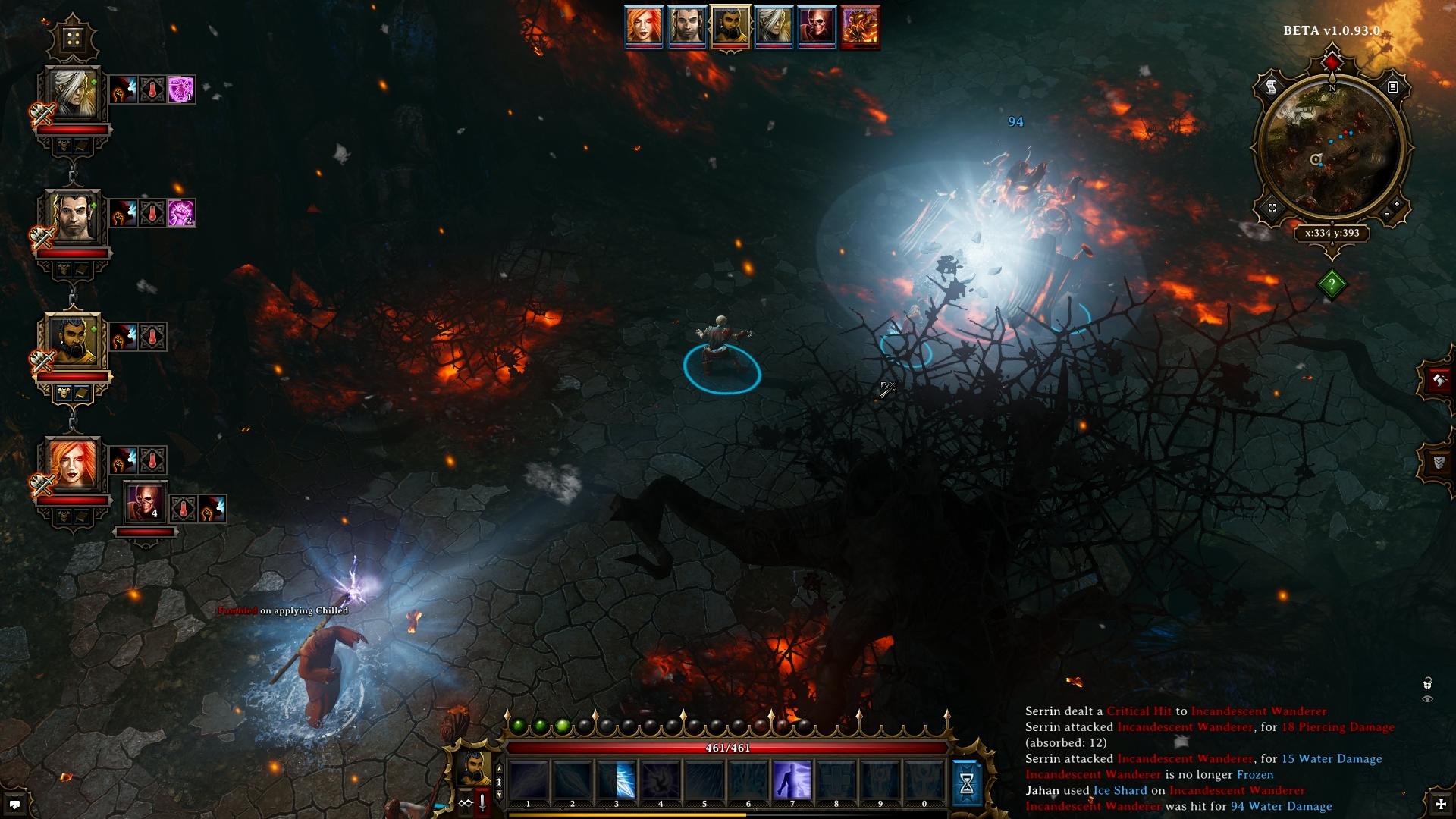
Task: Select the fiery enemy in turn order bar
Action: point(860,26)
